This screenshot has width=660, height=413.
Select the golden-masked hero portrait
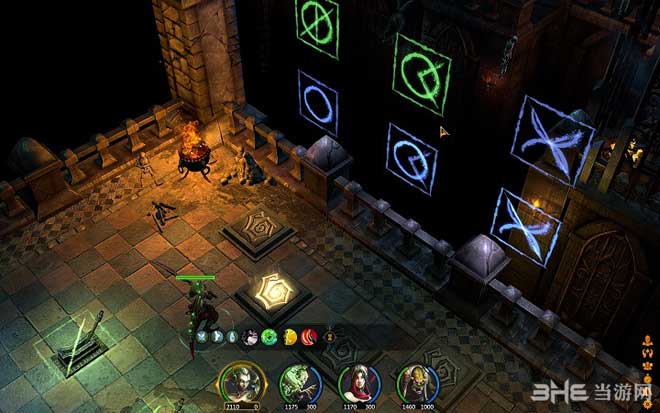[x=416, y=380]
